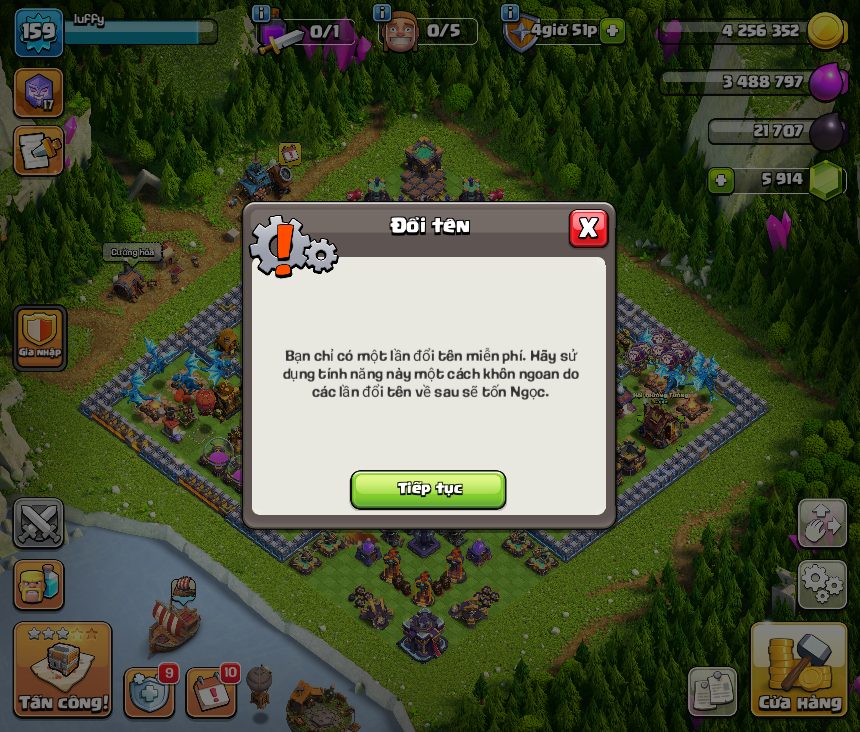This screenshot has height=732, width=860.
Task: Open the player level 159 profile
Action: [x=39, y=33]
